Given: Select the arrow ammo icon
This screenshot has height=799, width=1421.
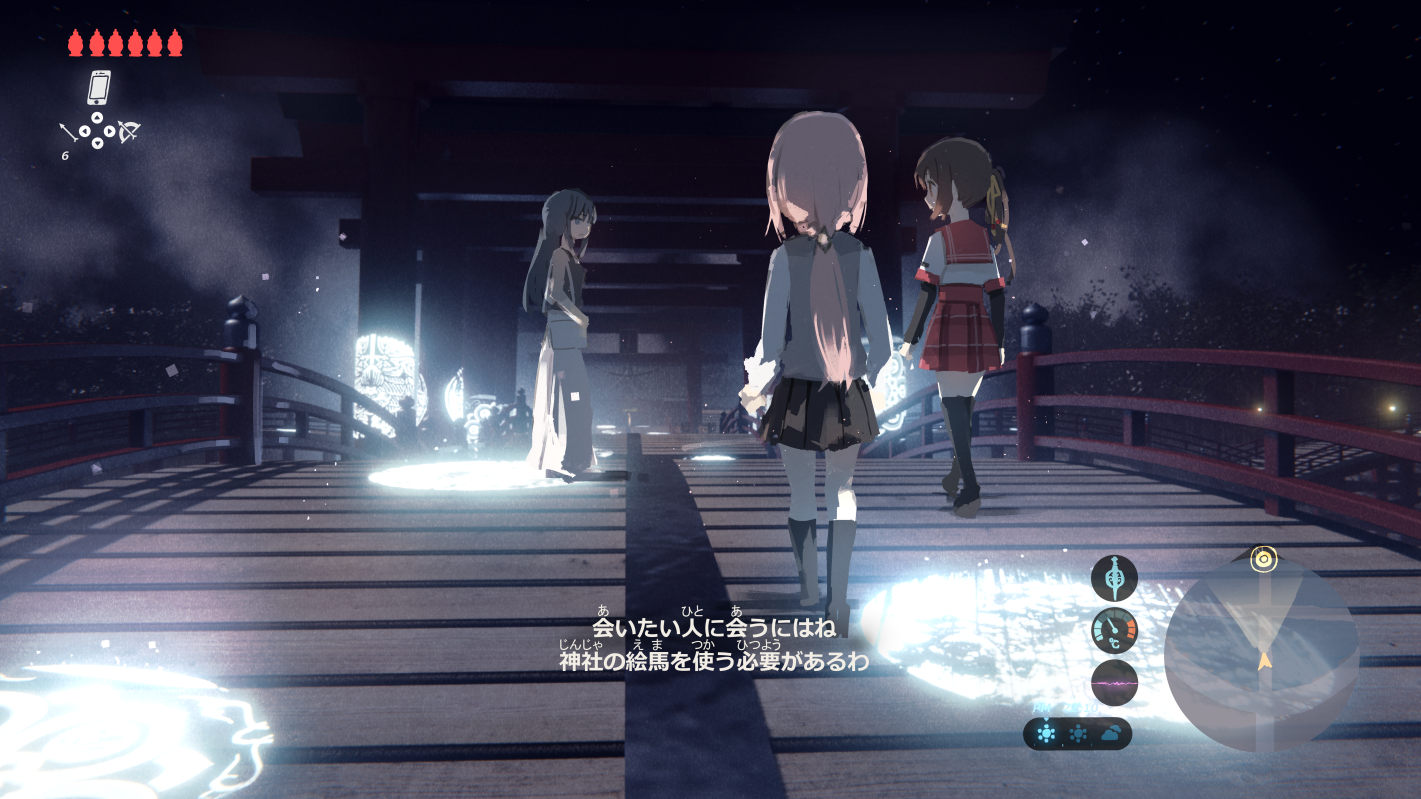Looking at the screenshot, I should [x=69, y=131].
